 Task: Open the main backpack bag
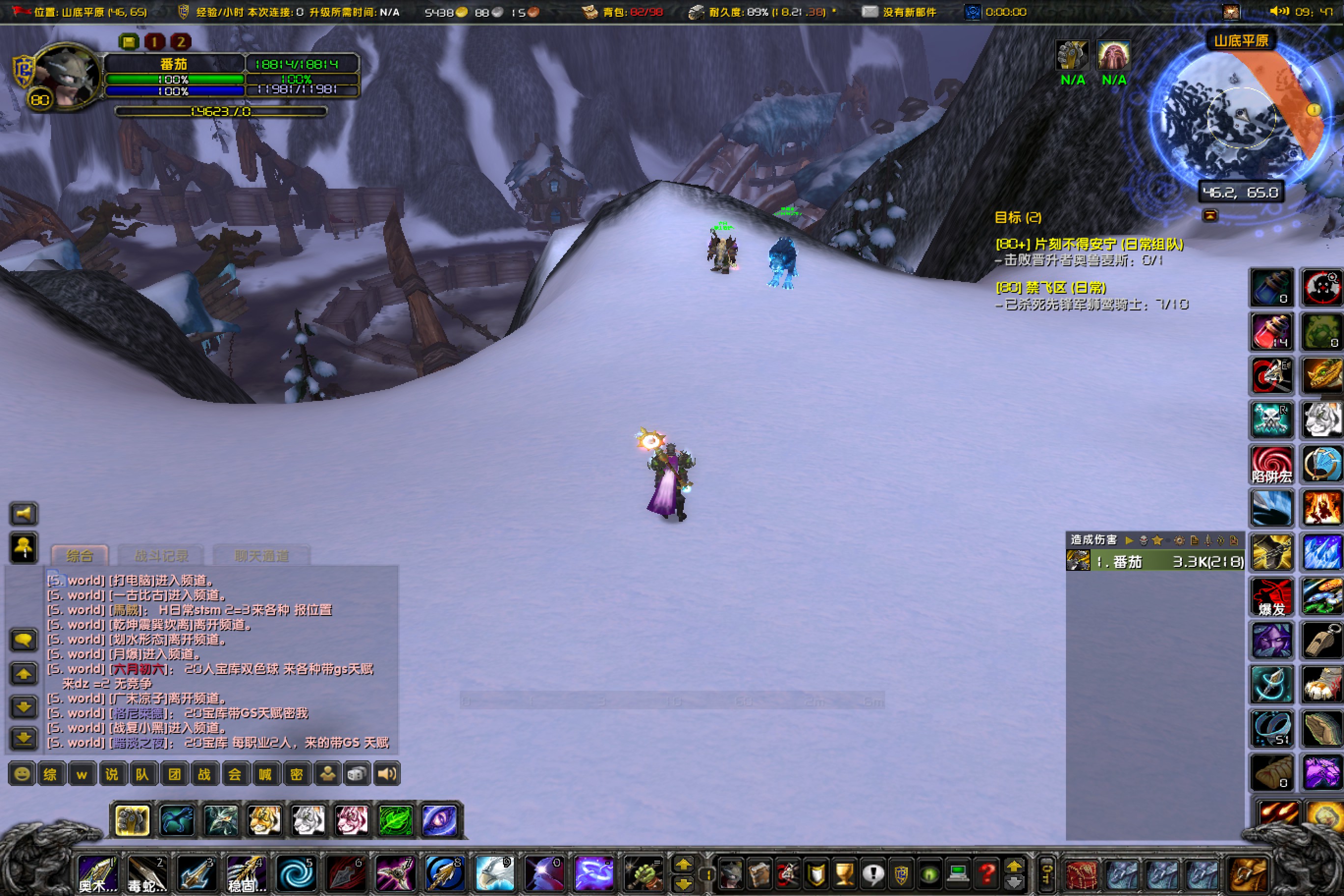coord(1249,875)
